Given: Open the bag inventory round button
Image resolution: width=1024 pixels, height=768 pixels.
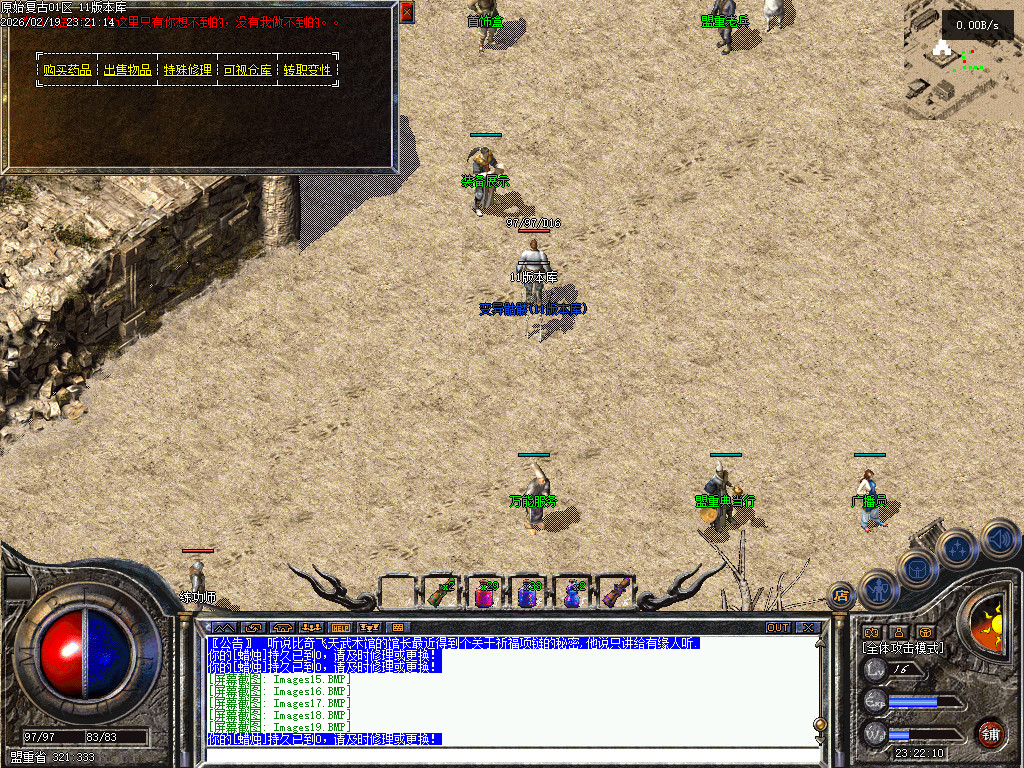Looking at the screenshot, I should pyautogui.click(x=919, y=567).
